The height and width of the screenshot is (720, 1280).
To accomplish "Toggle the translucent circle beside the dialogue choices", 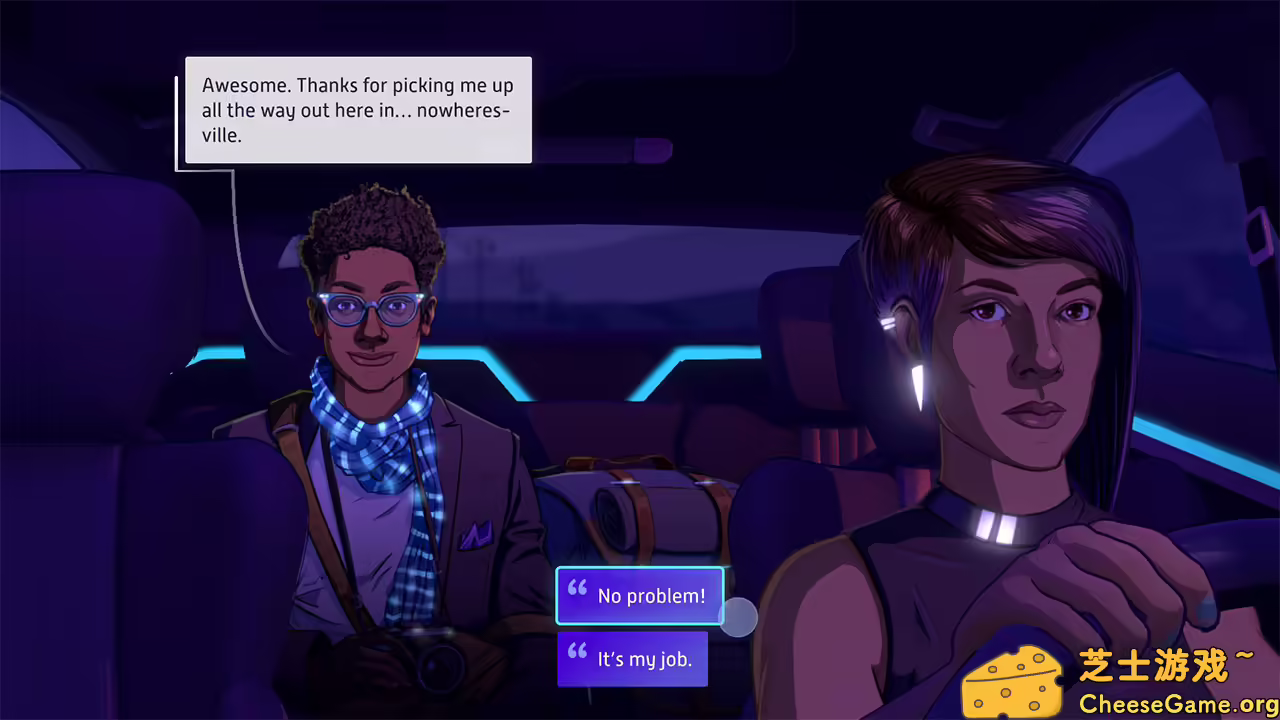I will coord(739,619).
